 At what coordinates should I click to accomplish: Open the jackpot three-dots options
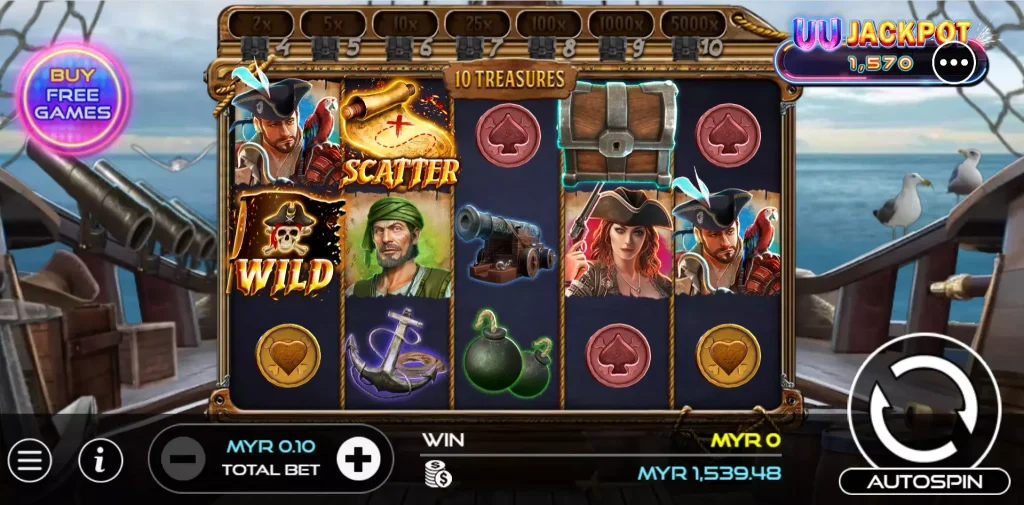pyautogui.click(x=952, y=62)
